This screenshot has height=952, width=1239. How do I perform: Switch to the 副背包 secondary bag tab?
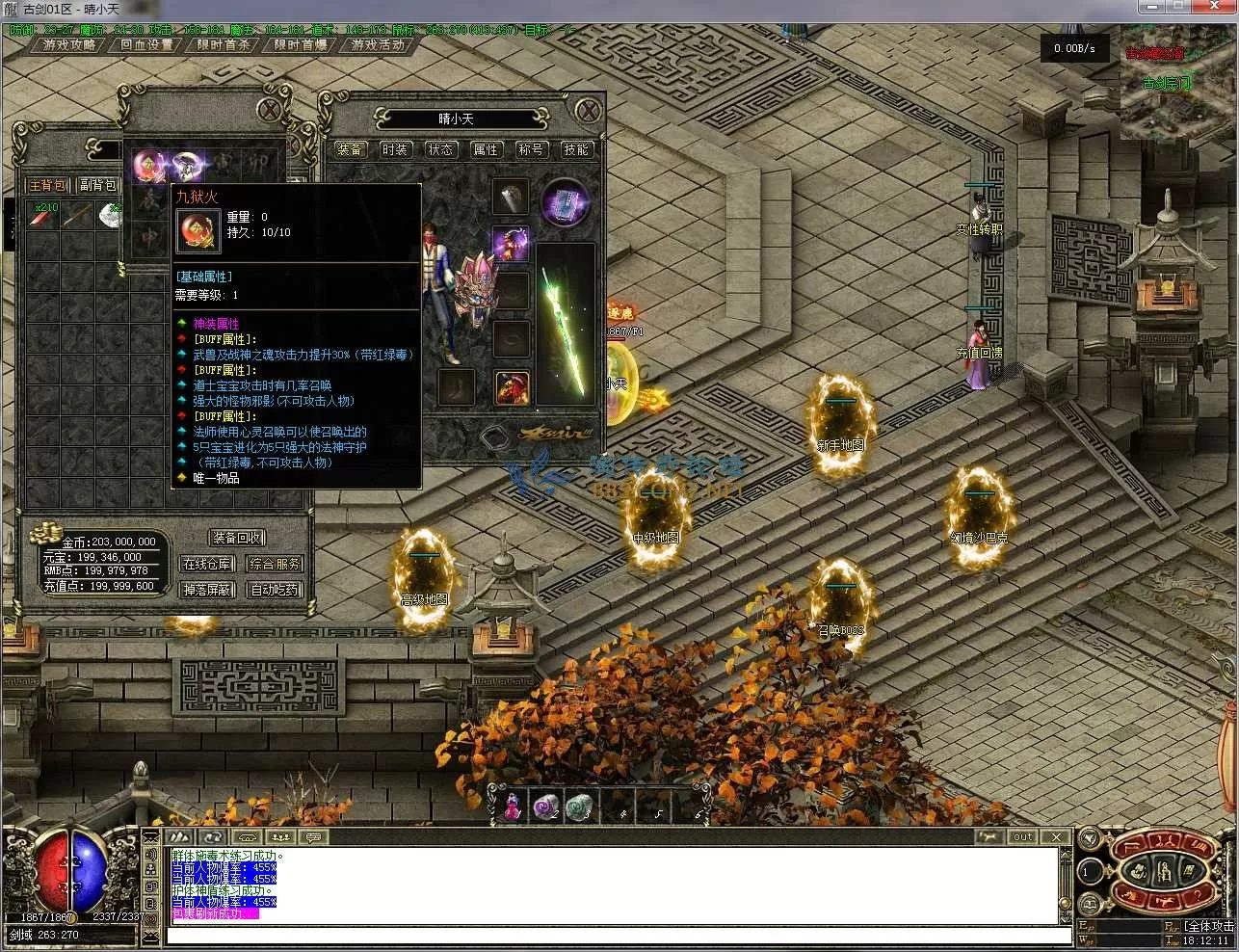click(97, 185)
